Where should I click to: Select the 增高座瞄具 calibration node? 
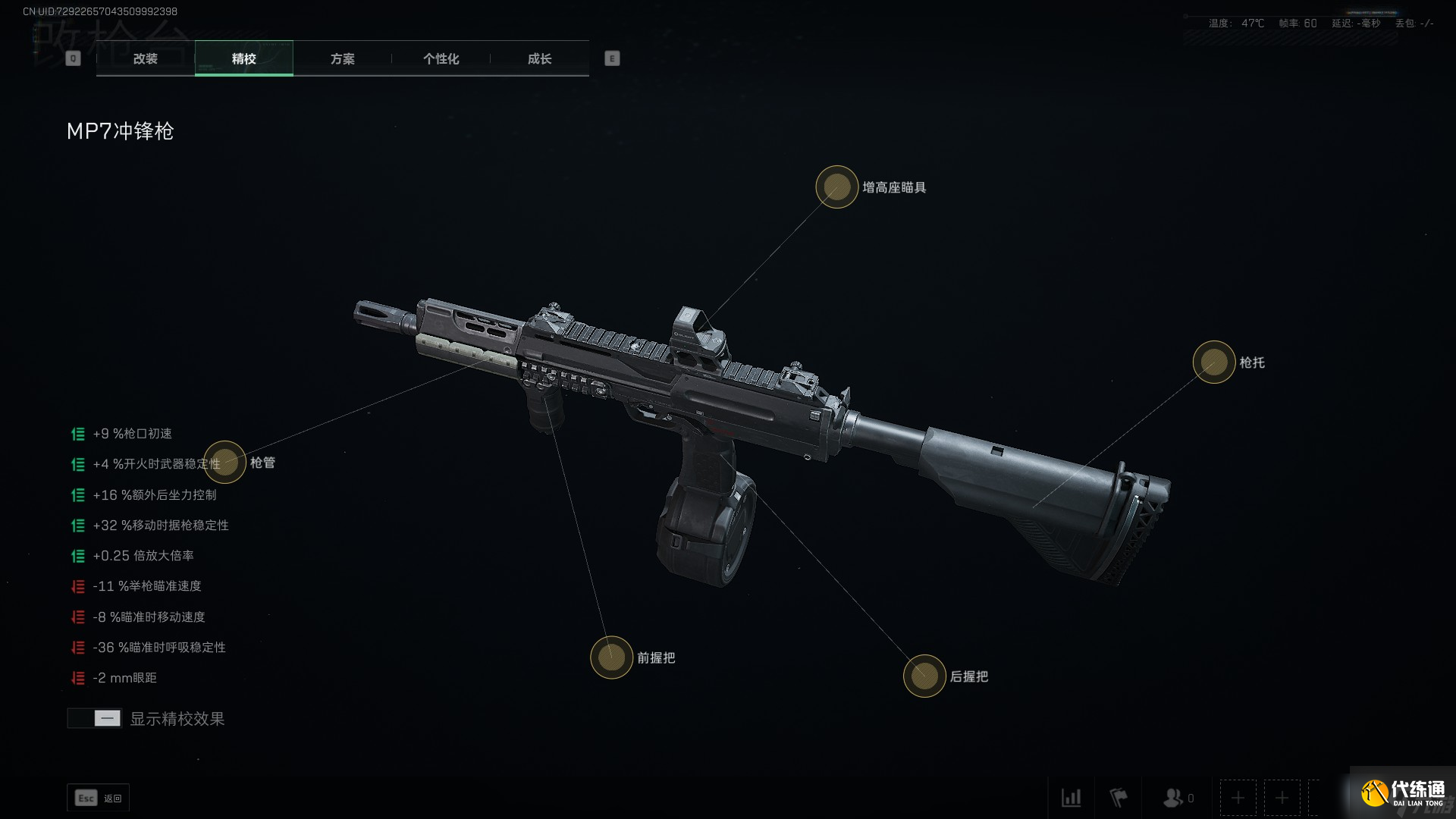(836, 187)
